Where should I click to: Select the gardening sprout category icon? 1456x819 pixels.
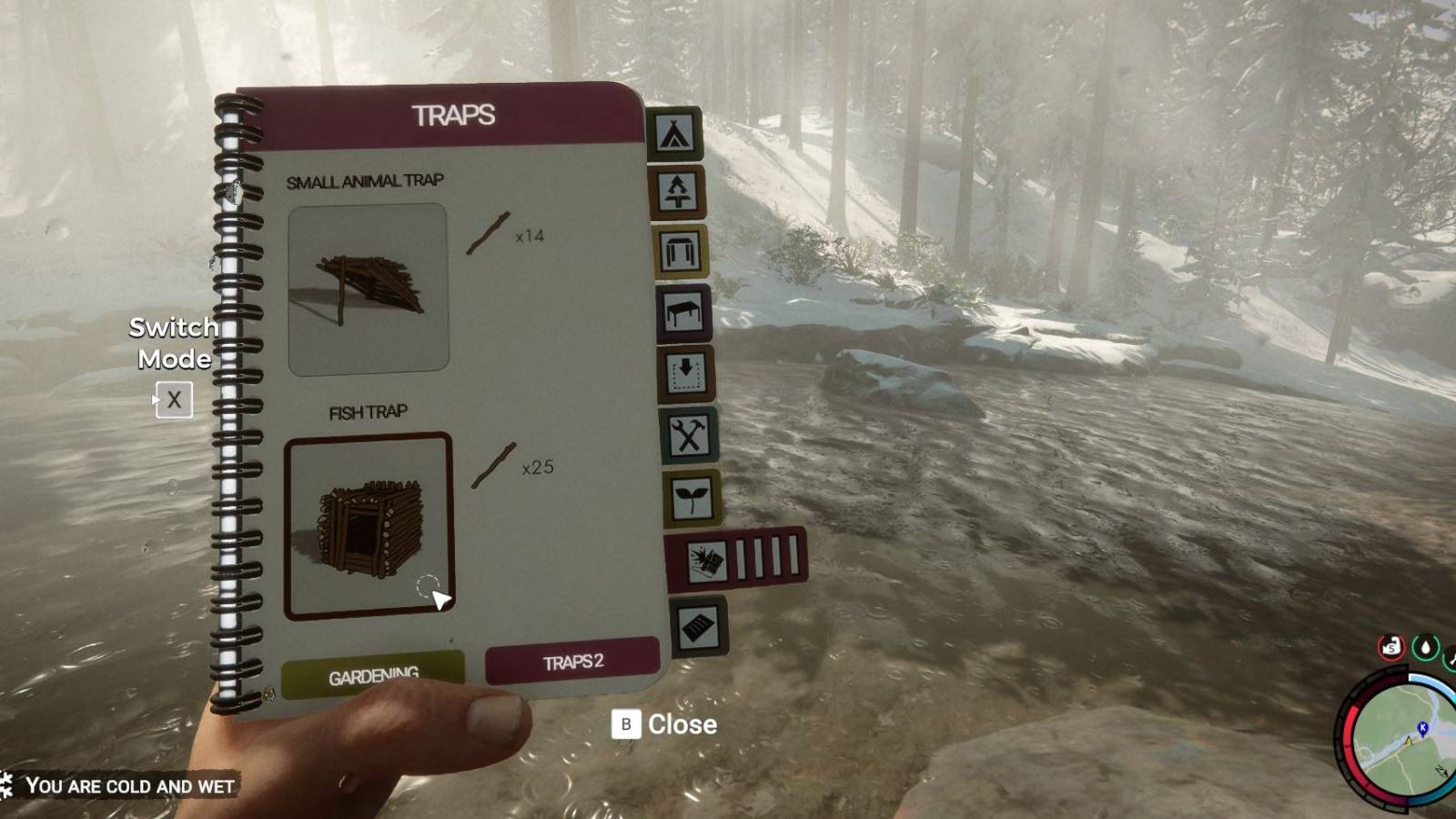click(x=693, y=497)
